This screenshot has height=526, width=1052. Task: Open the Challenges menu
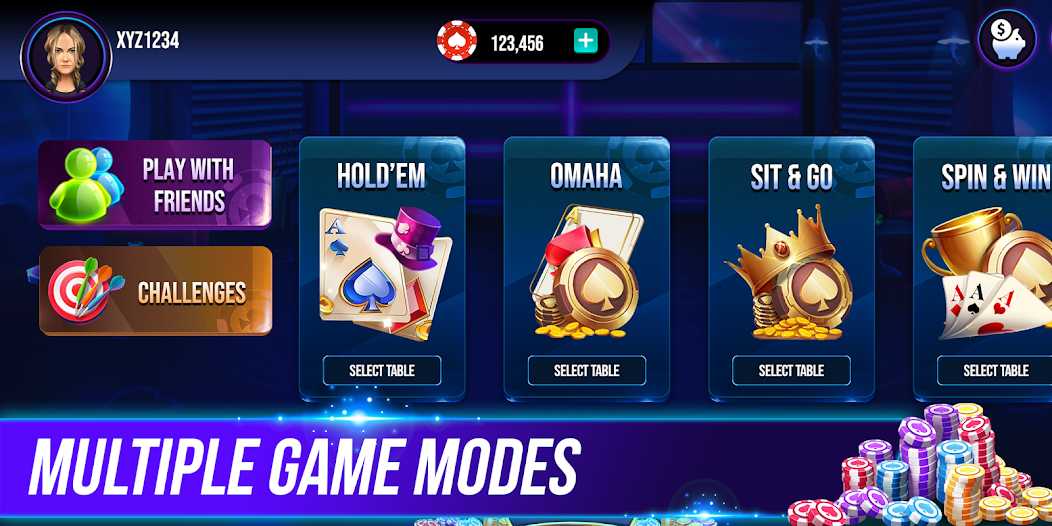tap(155, 291)
